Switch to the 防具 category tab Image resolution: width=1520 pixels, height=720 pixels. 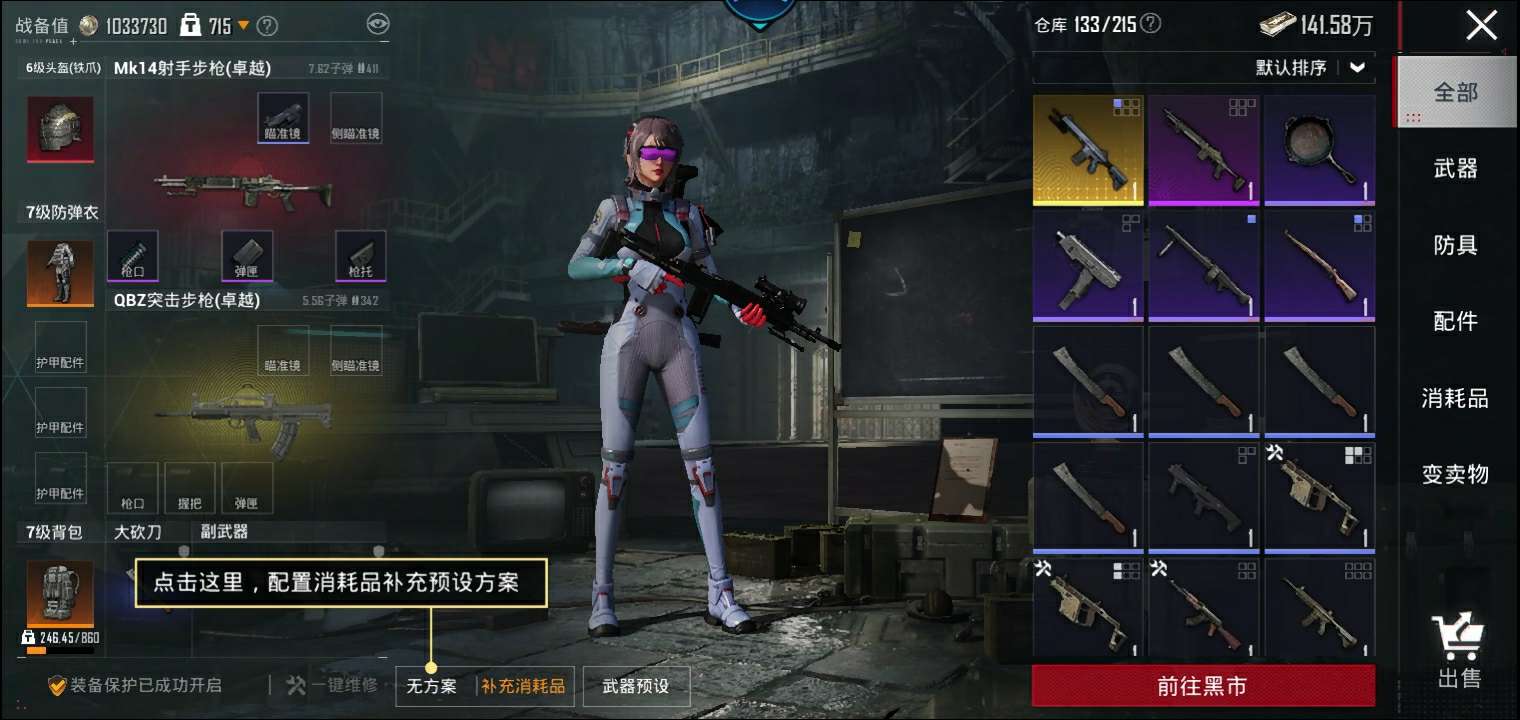[x=1455, y=245]
